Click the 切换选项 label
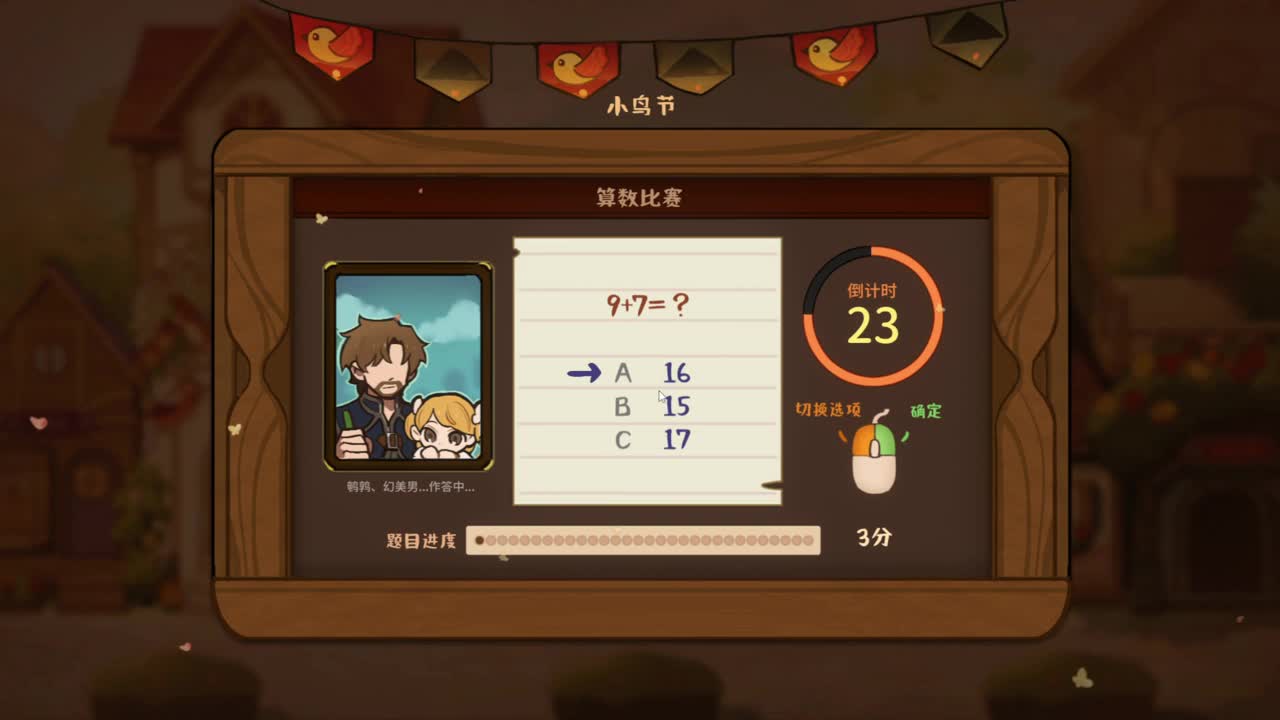The width and height of the screenshot is (1280, 720). [x=826, y=408]
